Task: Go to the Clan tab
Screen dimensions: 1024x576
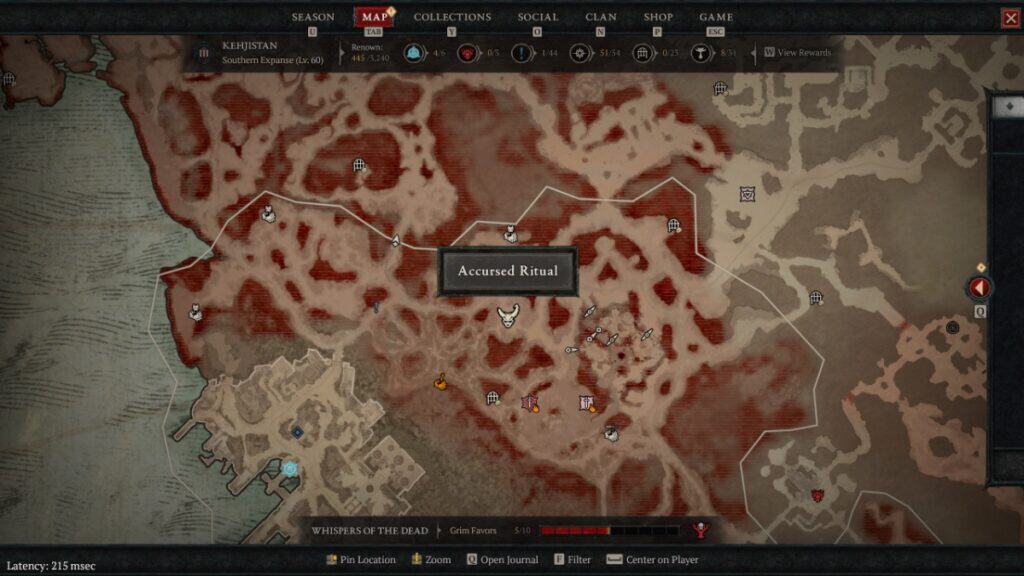Action: (x=601, y=17)
